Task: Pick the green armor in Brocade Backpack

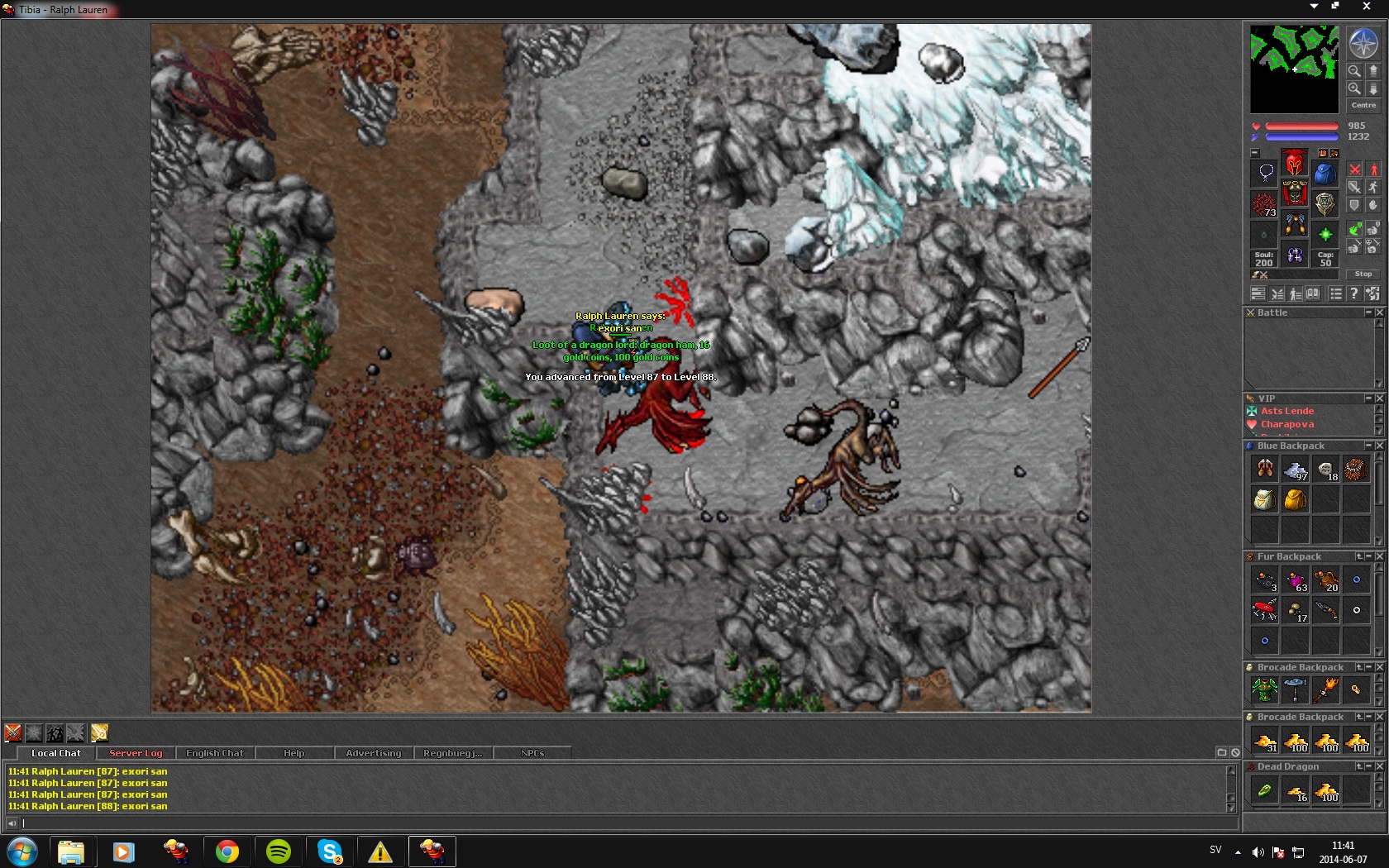Action: [1265, 689]
